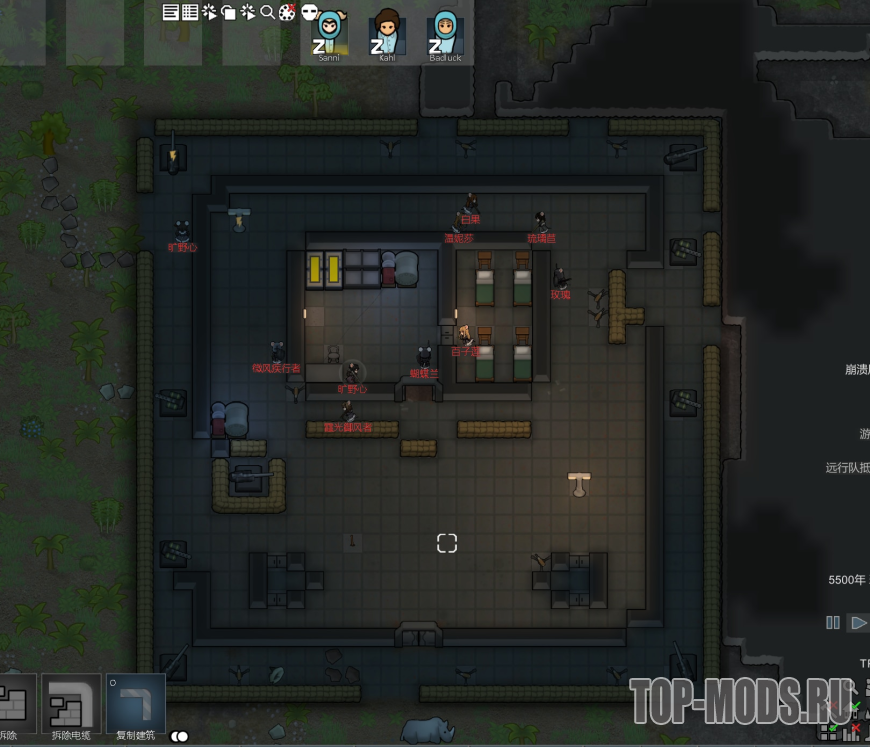The width and height of the screenshot is (870, 747).
Task: Select colonist Sanni's portrait
Action: (330, 32)
